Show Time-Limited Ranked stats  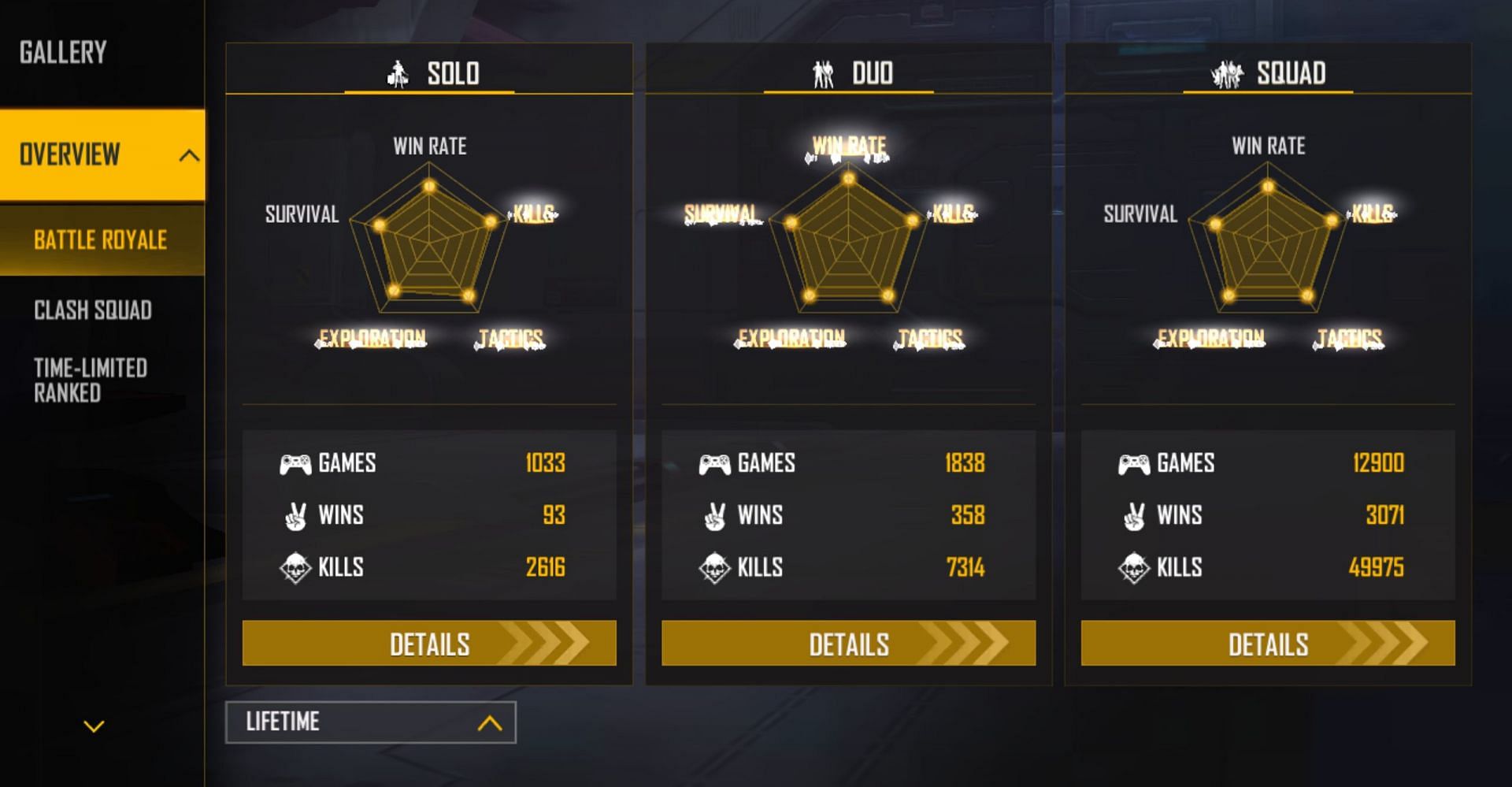point(91,381)
